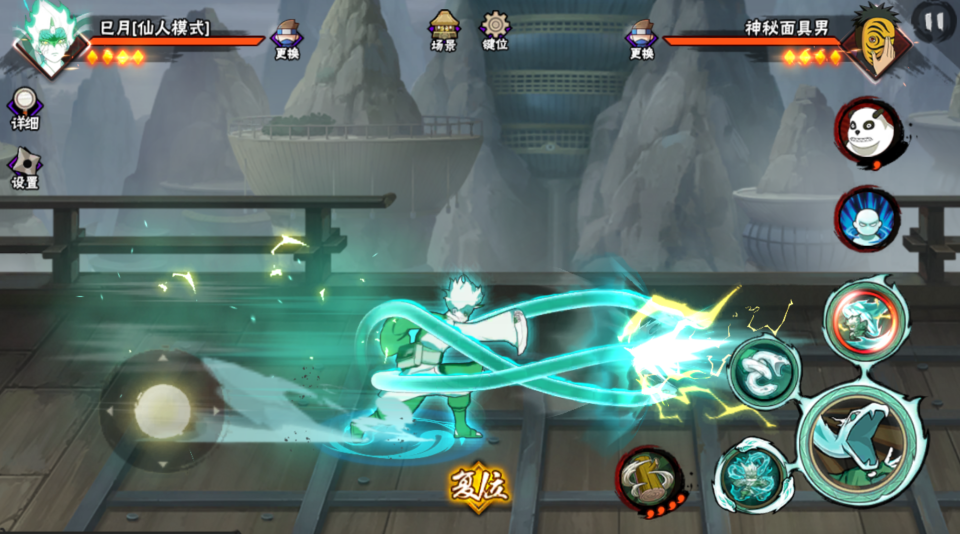Summon the panda assist

click(865, 130)
